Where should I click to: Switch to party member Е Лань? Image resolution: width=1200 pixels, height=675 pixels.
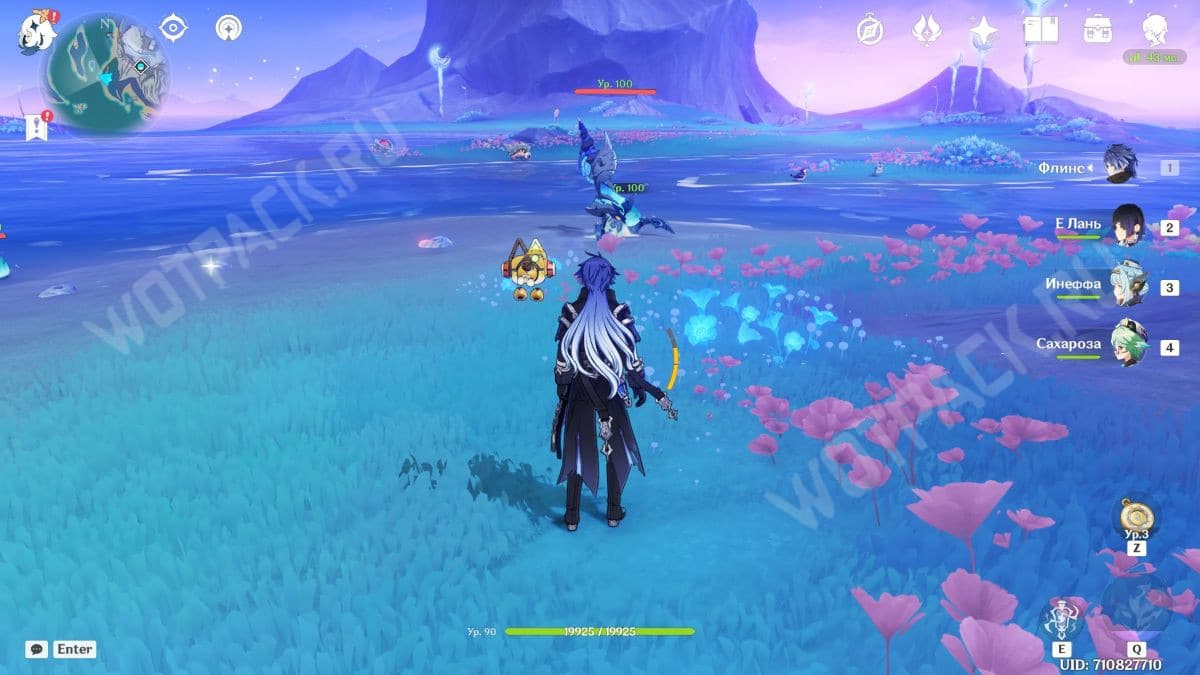pyautogui.click(x=1127, y=226)
